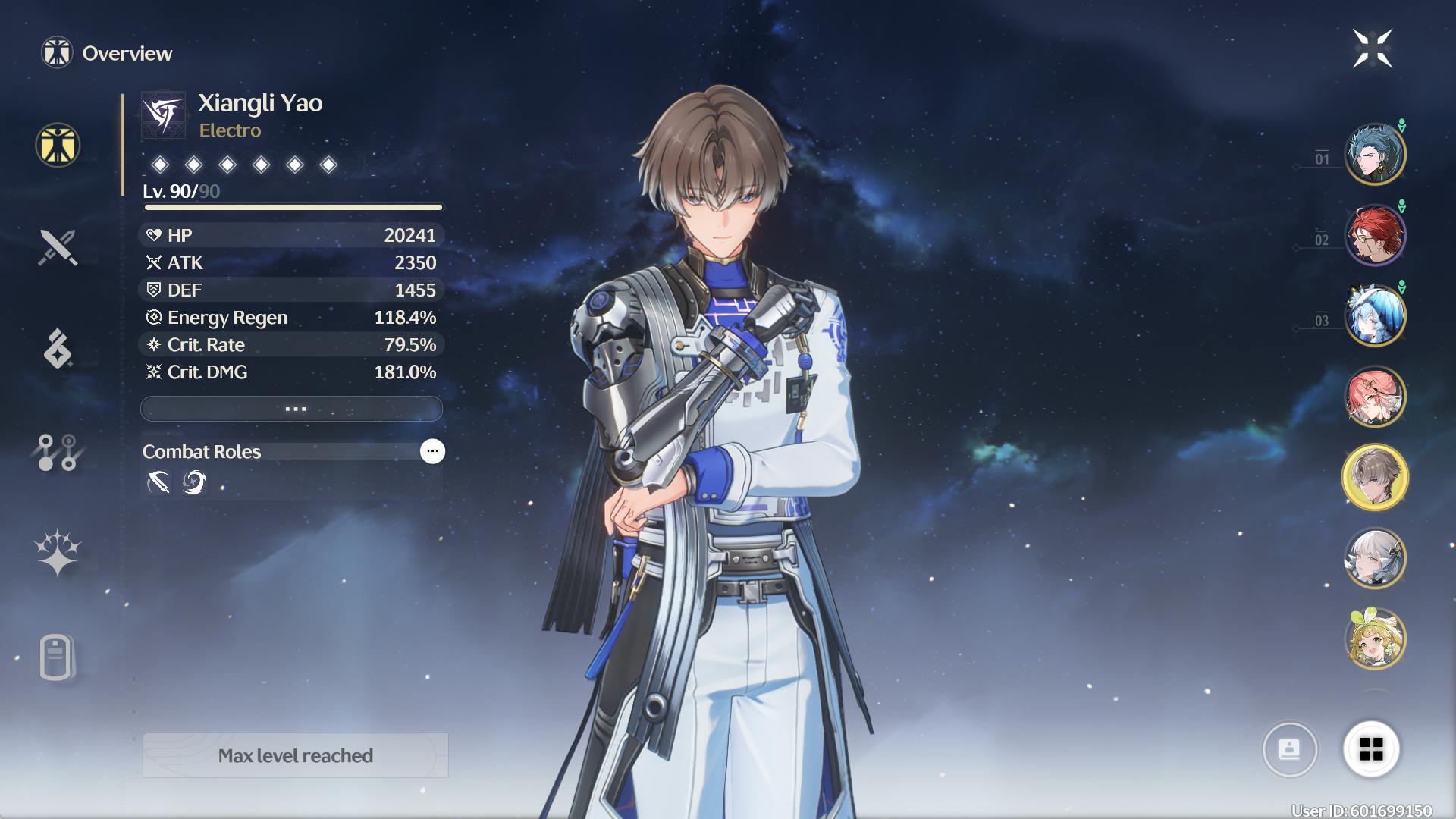Open the scroll-shaped Profile tab
The height and width of the screenshot is (819, 1456).
point(58,657)
